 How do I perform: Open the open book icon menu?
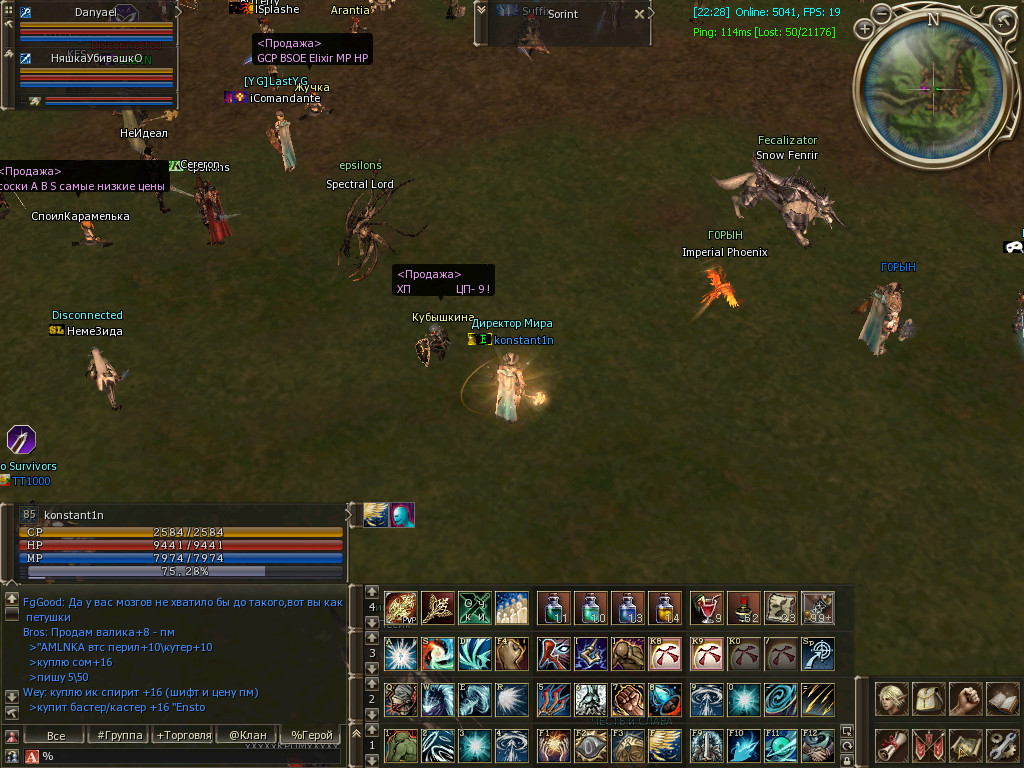pyautogui.click(x=1002, y=699)
